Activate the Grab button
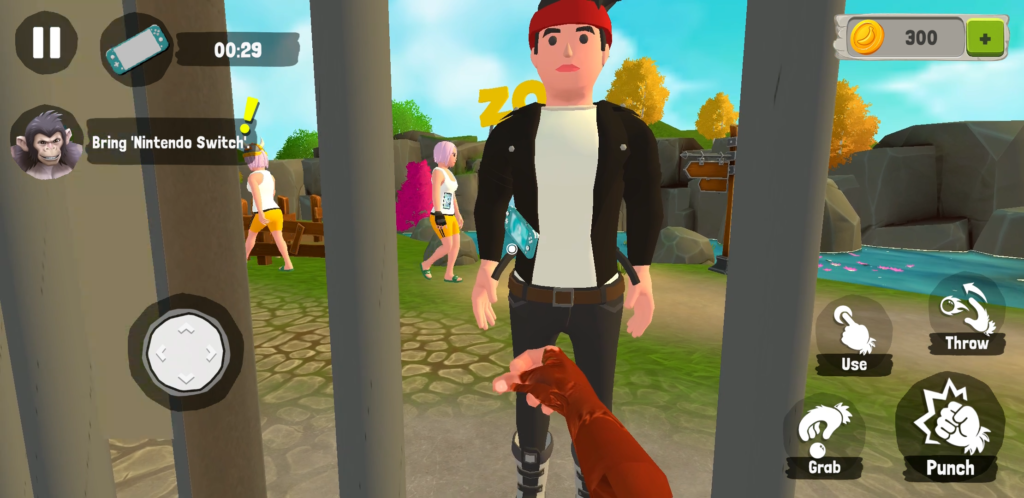Viewport: 1024px width, 498px height. pos(824,437)
